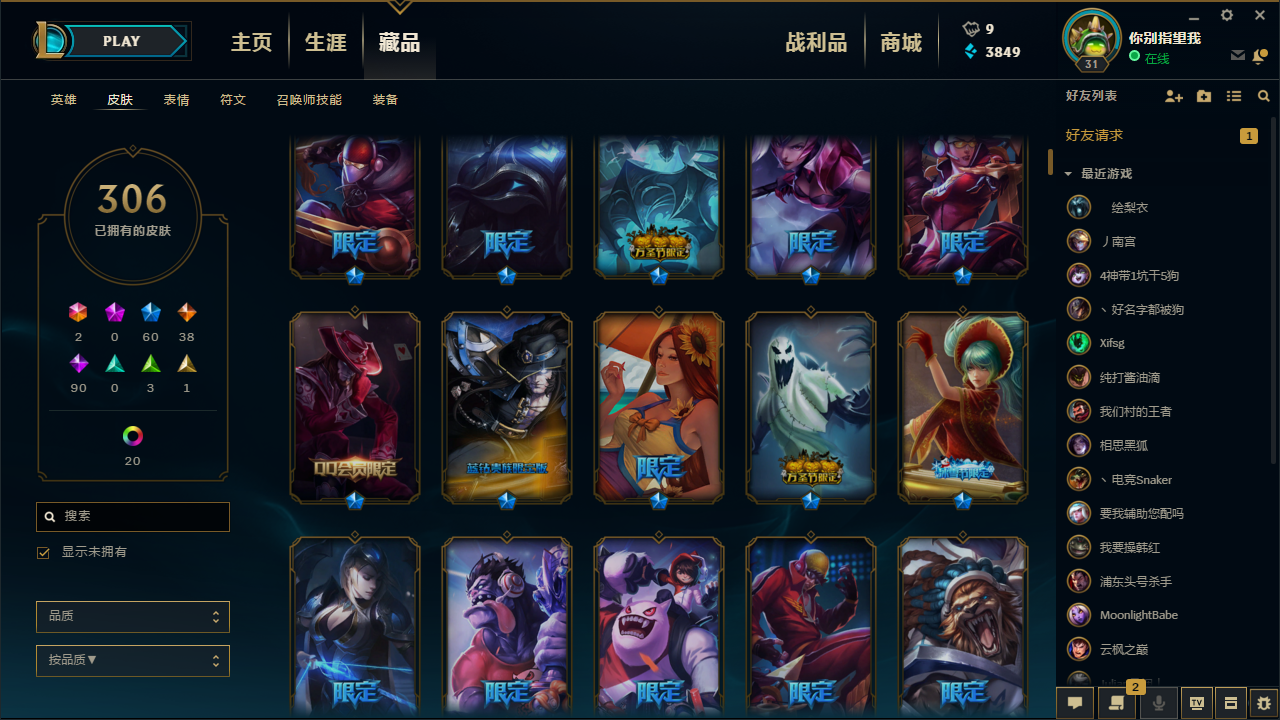This screenshot has width=1280, height=720.
Task: Enable the notification bell alert
Action: (1259, 57)
